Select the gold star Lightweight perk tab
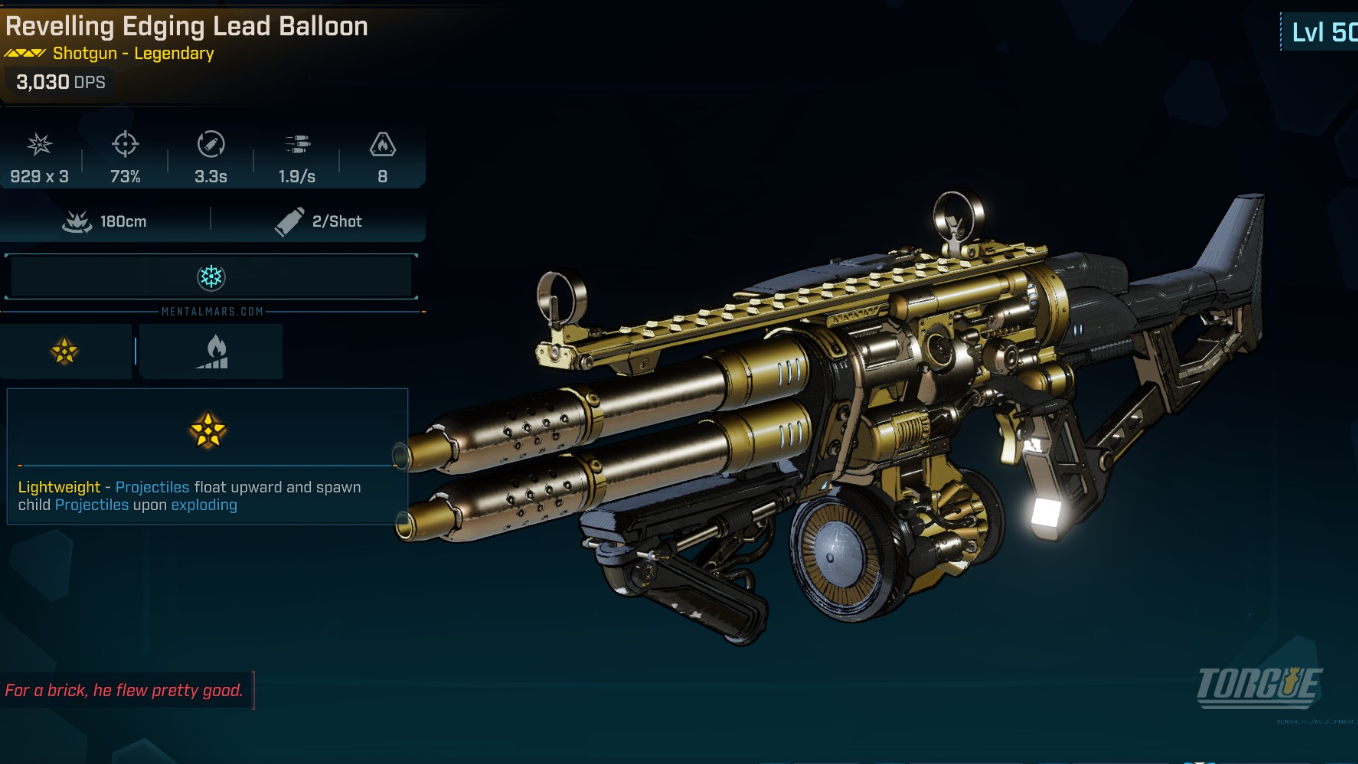This screenshot has height=764, width=1358. point(65,351)
